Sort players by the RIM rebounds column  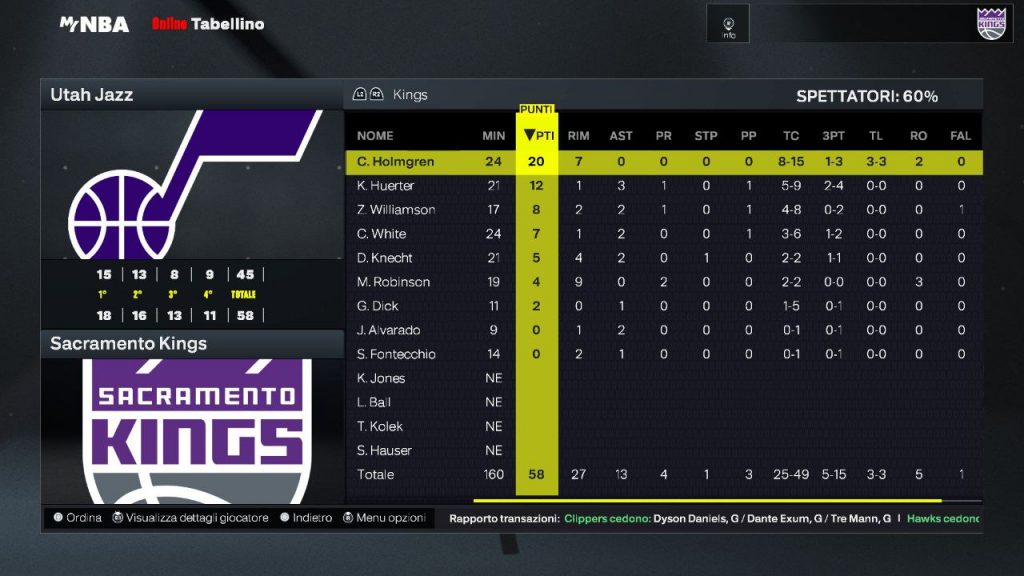pyautogui.click(x=578, y=136)
